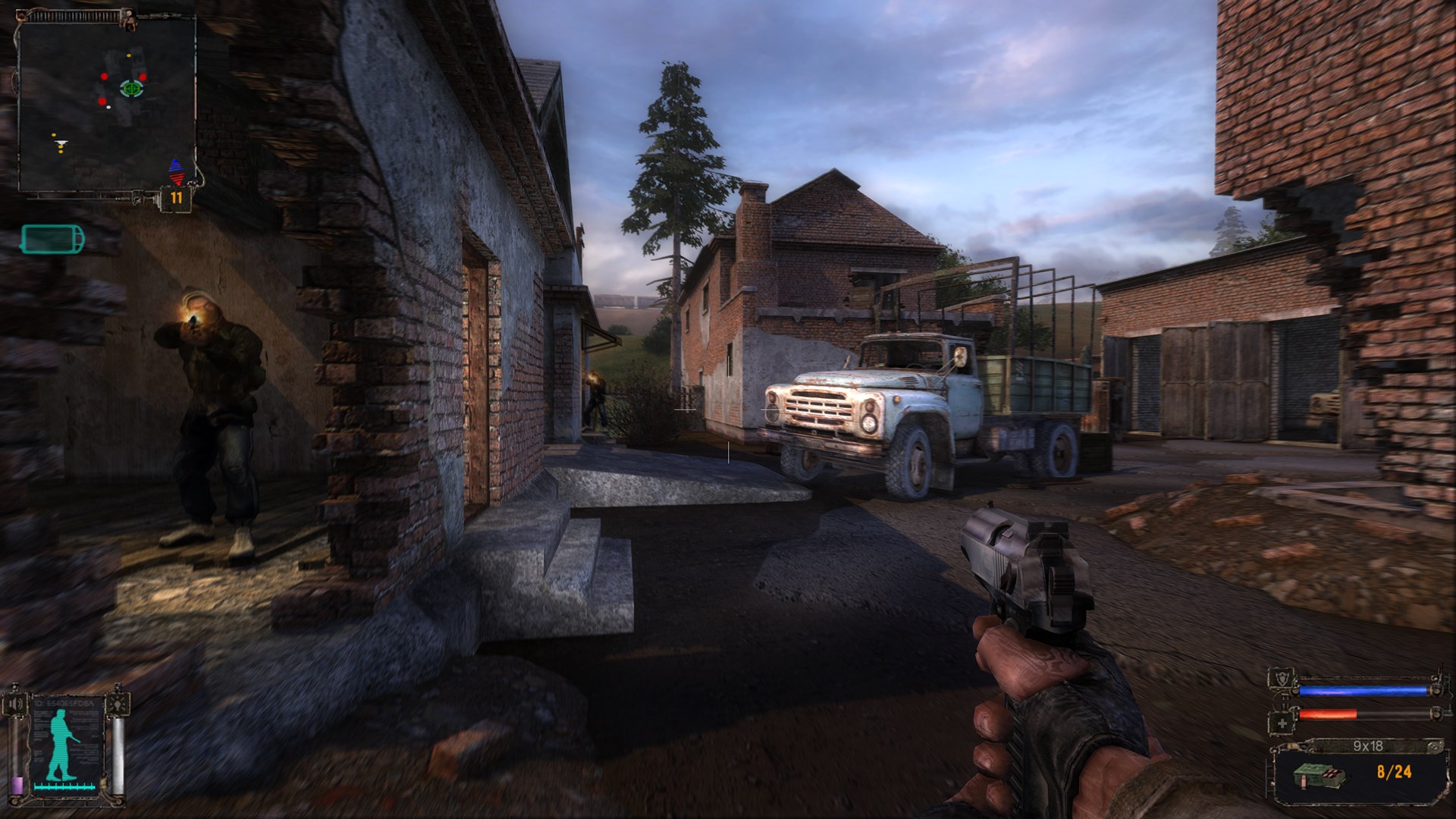
Task: Select the ID 654065FDSA text on the player panel
Action: (x=63, y=703)
